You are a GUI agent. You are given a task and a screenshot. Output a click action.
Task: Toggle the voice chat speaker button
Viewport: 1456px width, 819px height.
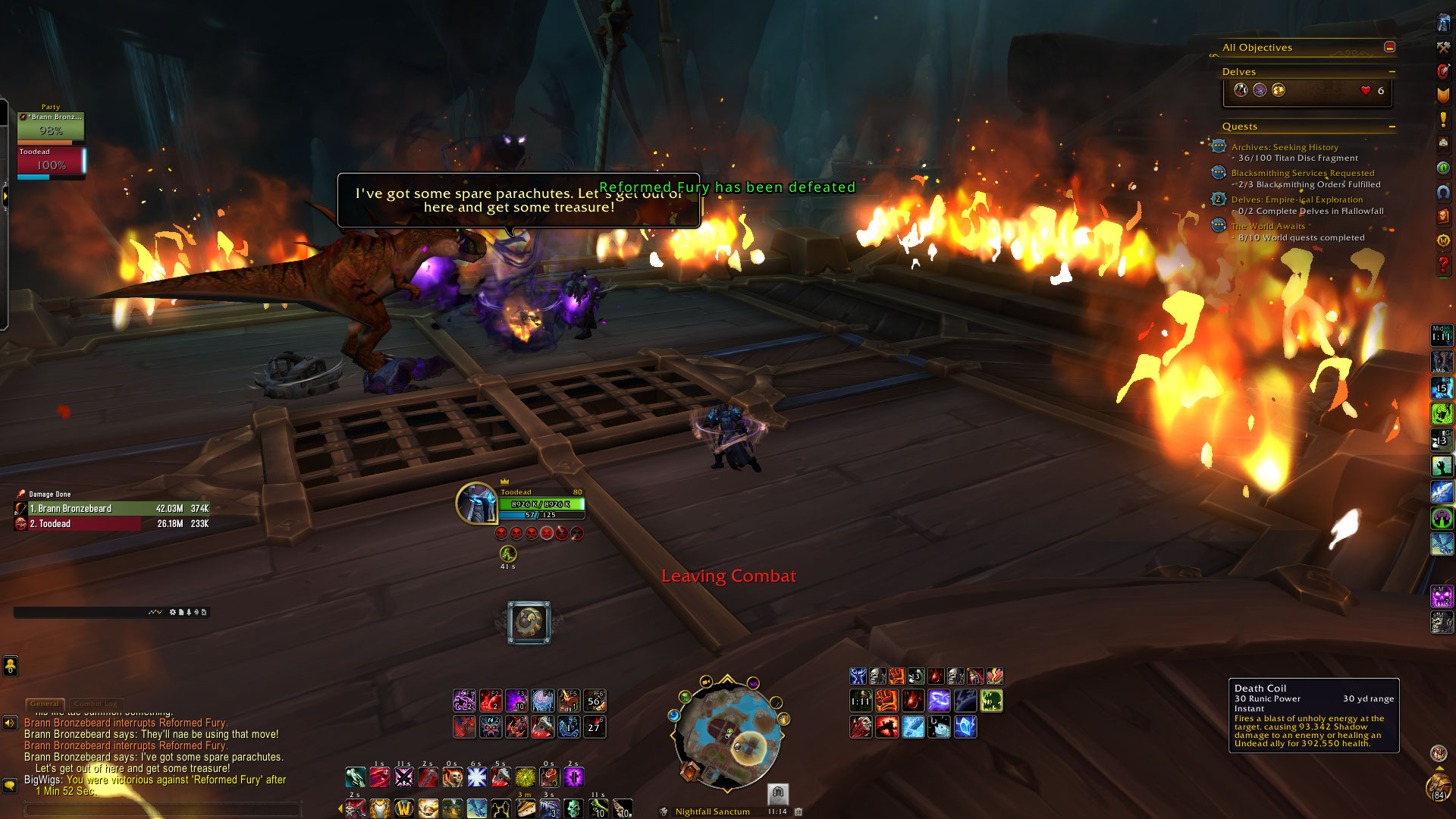(x=10, y=723)
